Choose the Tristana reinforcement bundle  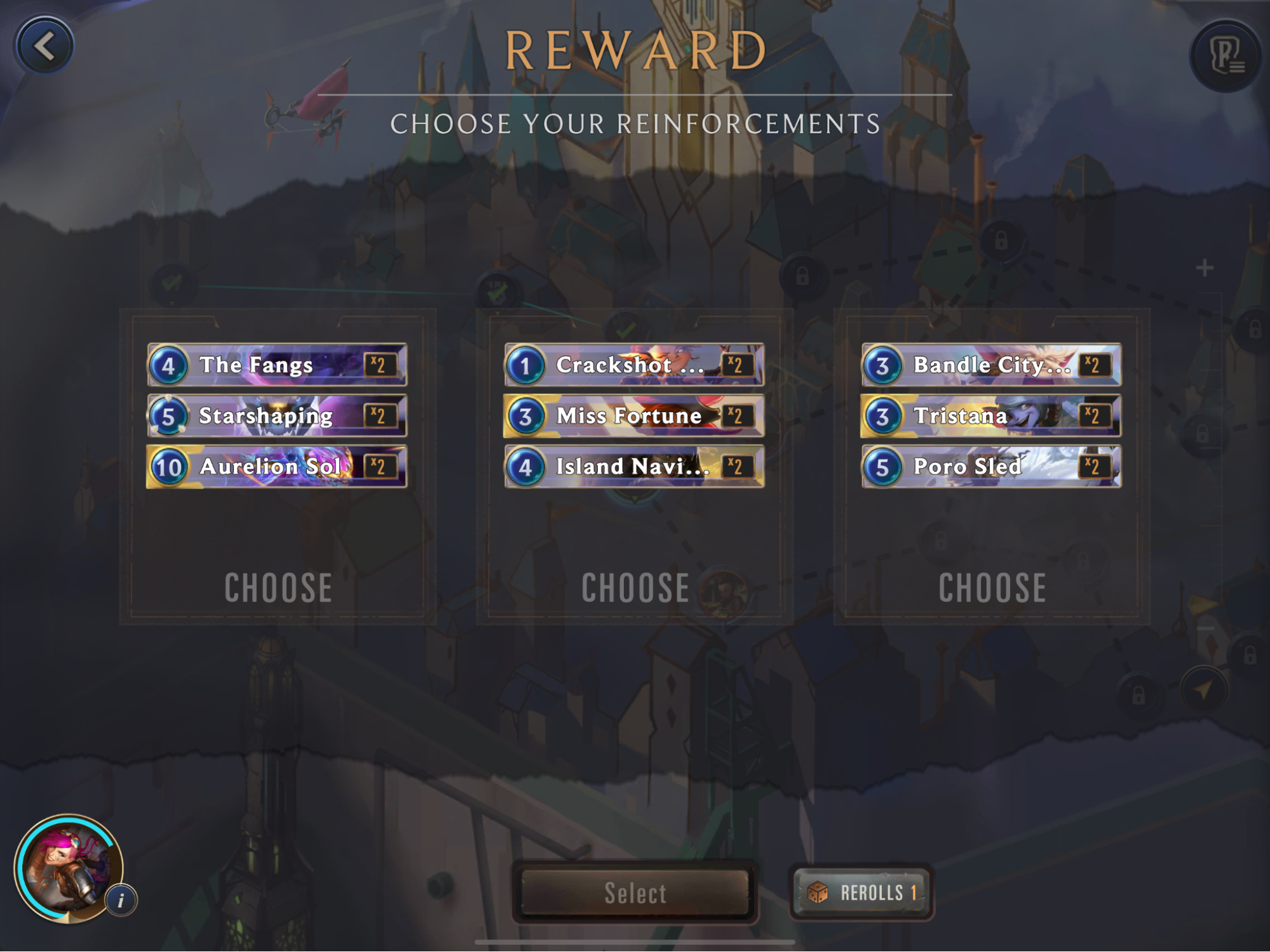tap(992, 587)
